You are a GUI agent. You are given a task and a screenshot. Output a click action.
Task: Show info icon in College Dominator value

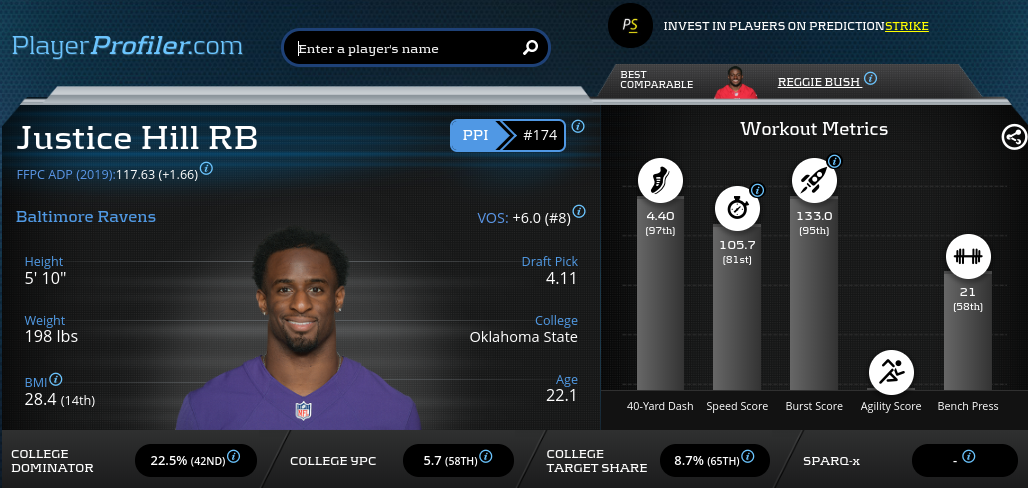tap(233, 457)
